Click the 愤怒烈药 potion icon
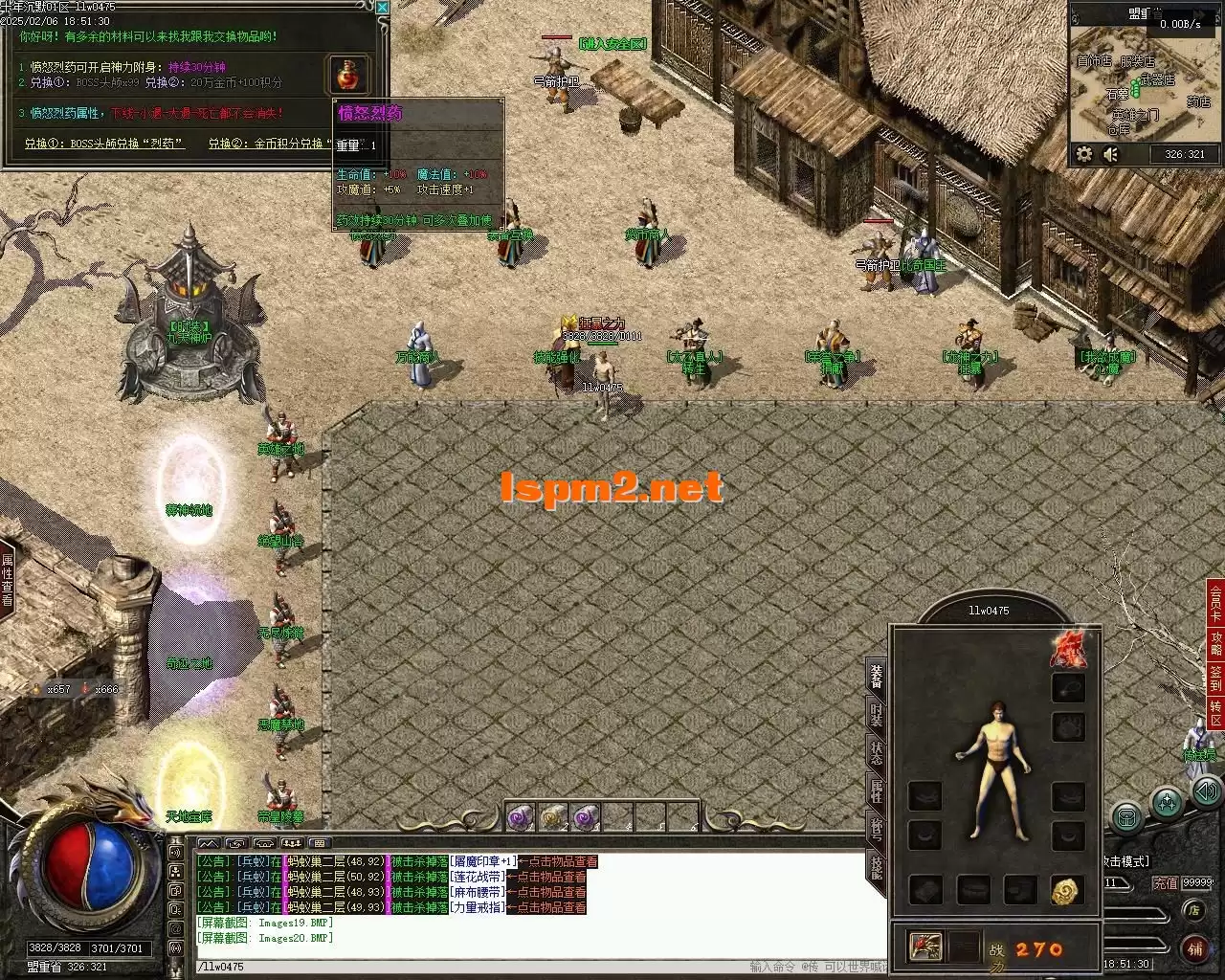 click(x=348, y=75)
